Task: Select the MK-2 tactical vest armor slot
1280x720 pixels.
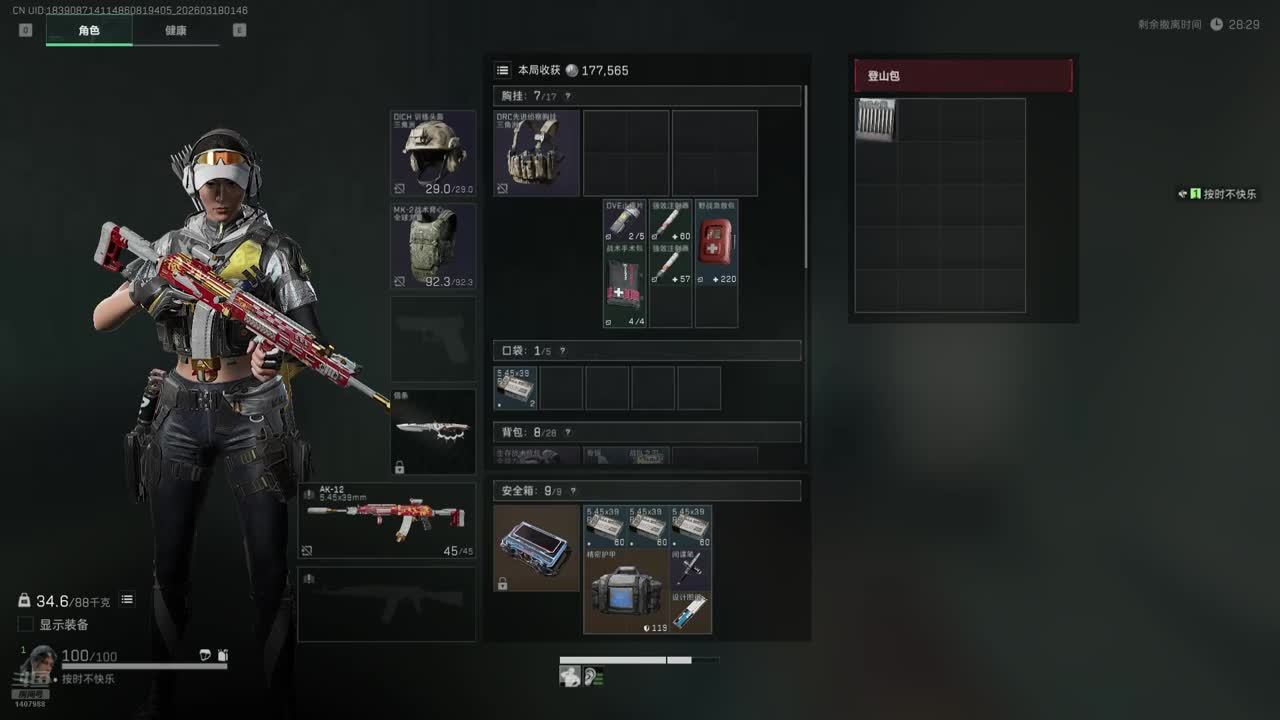Action: click(433, 247)
